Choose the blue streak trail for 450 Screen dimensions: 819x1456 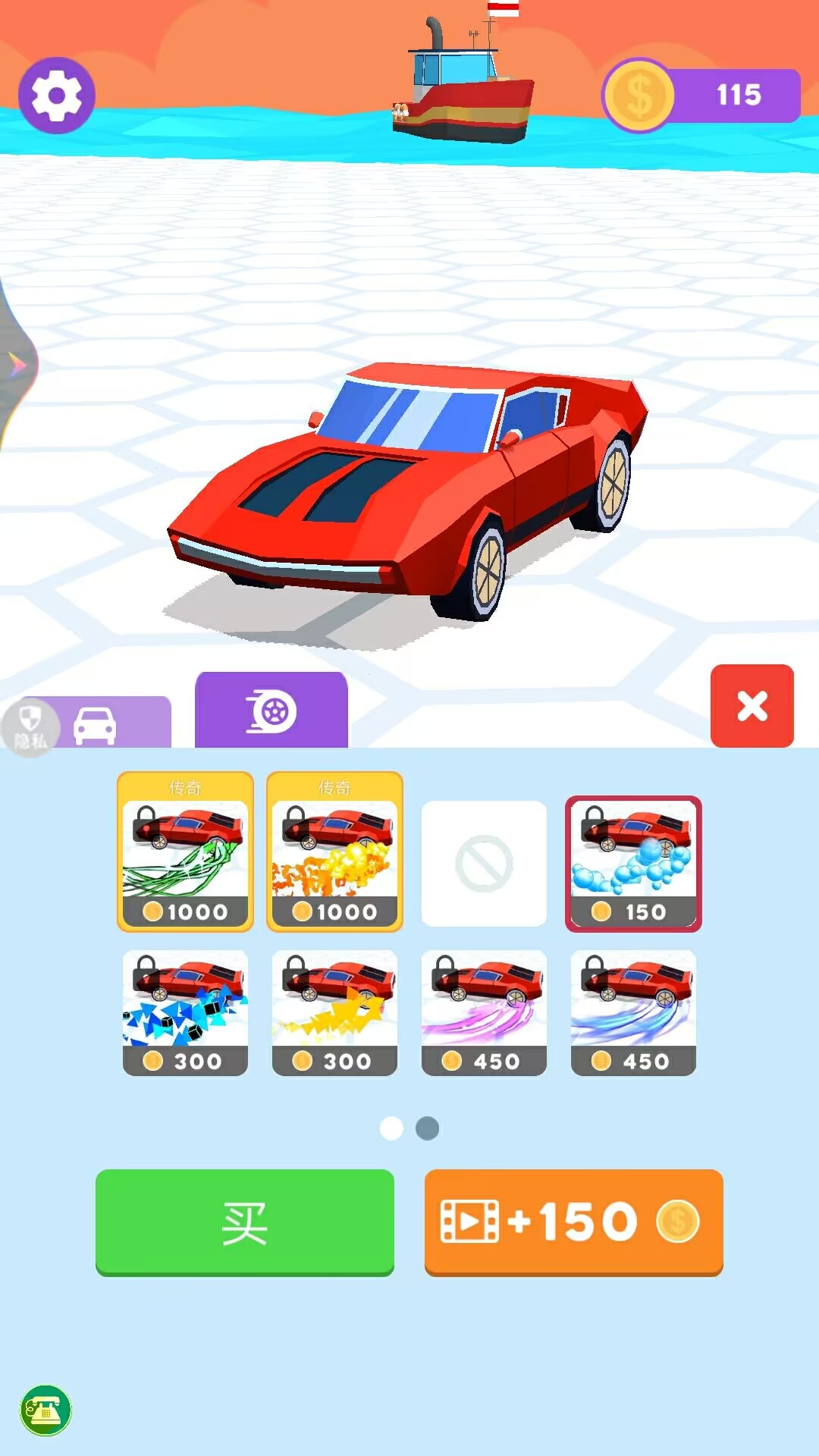point(633,1012)
